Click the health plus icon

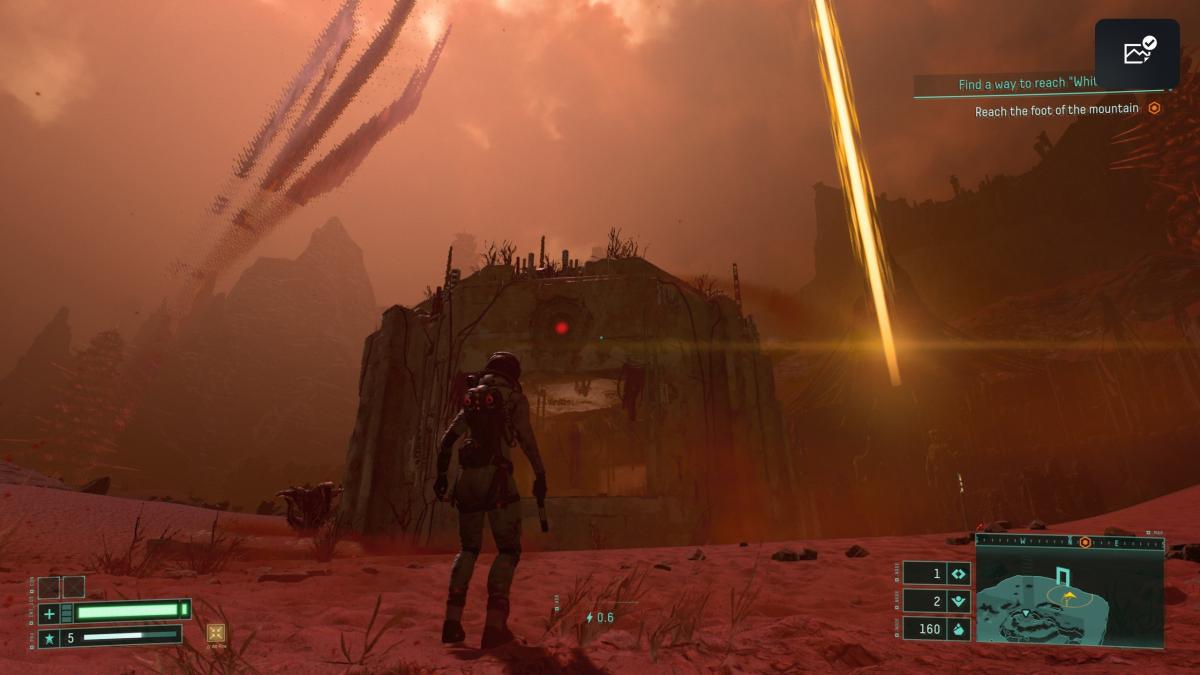[x=50, y=612]
